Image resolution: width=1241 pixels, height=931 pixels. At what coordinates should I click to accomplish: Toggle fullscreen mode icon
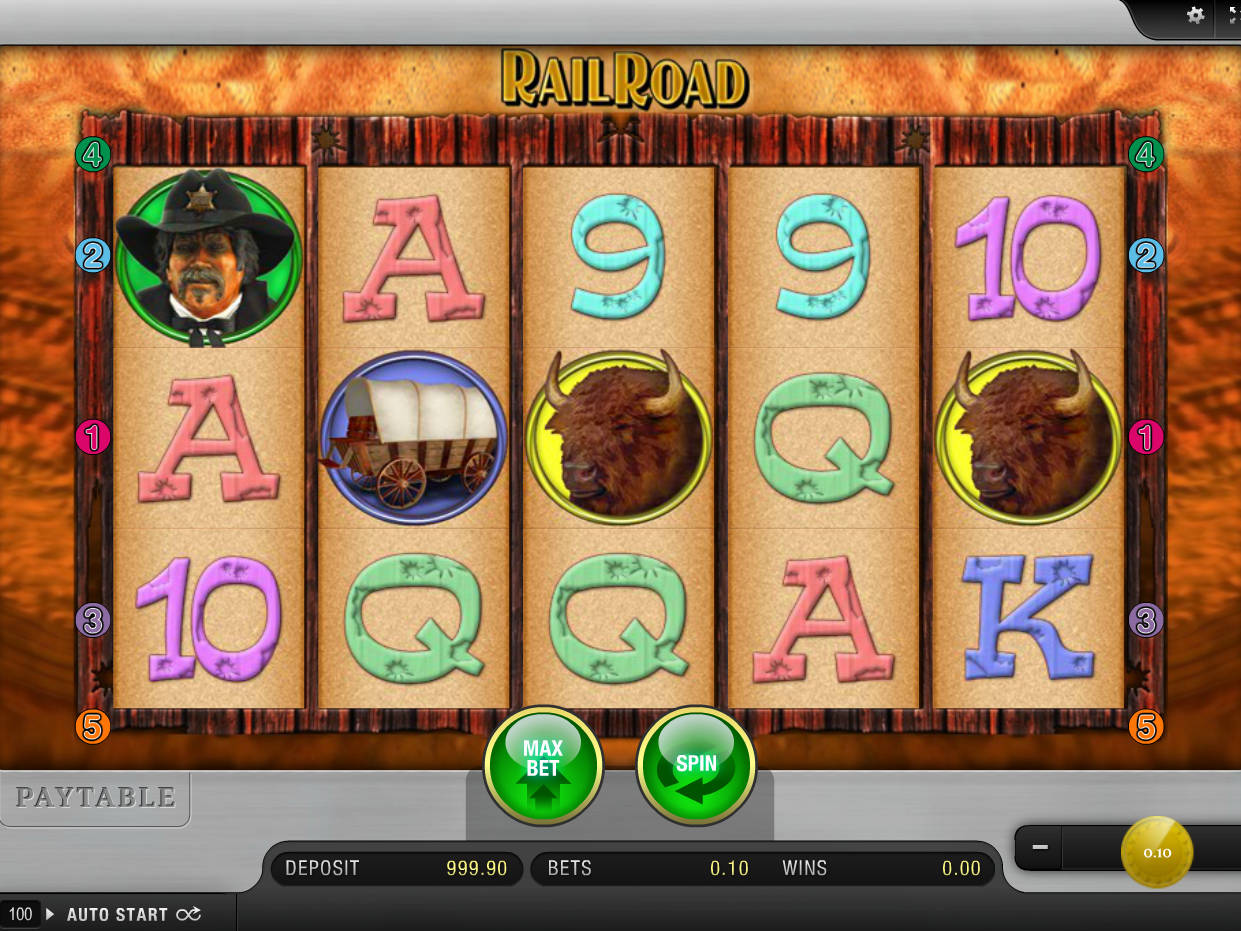pos(1231,16)
